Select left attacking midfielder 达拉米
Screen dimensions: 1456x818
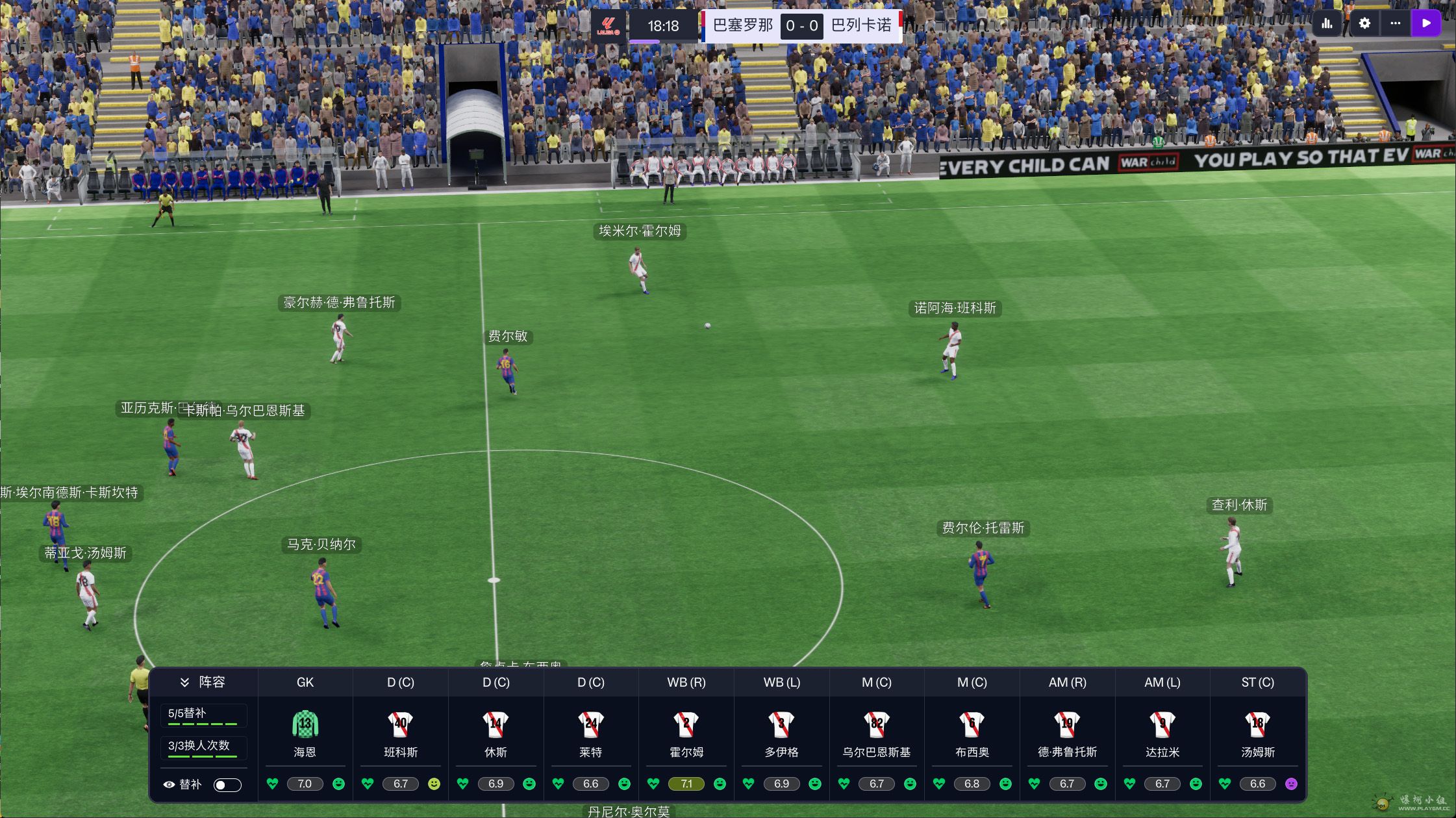click(x=1162, y=733)
